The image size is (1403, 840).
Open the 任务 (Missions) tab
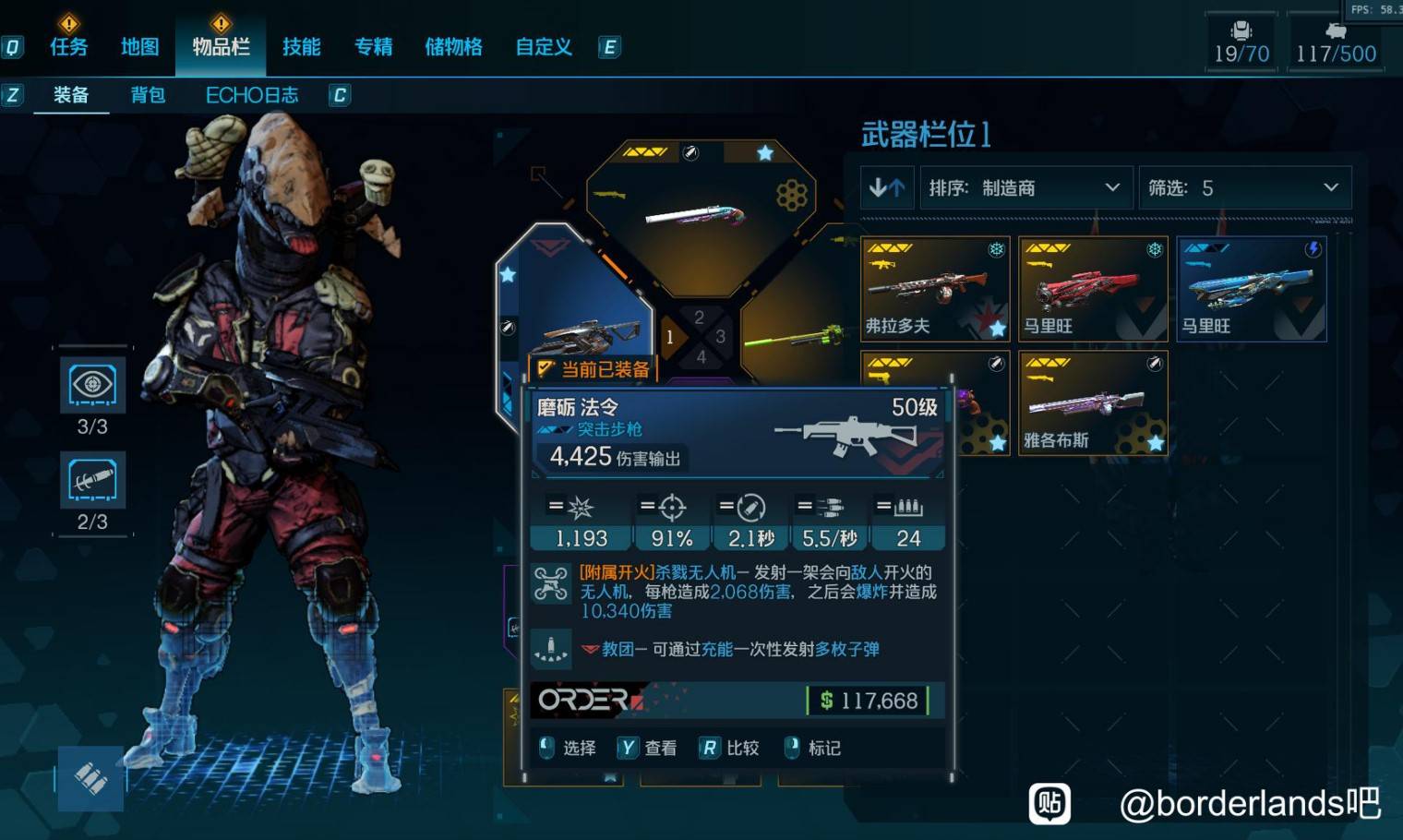(x=68, y=46)
